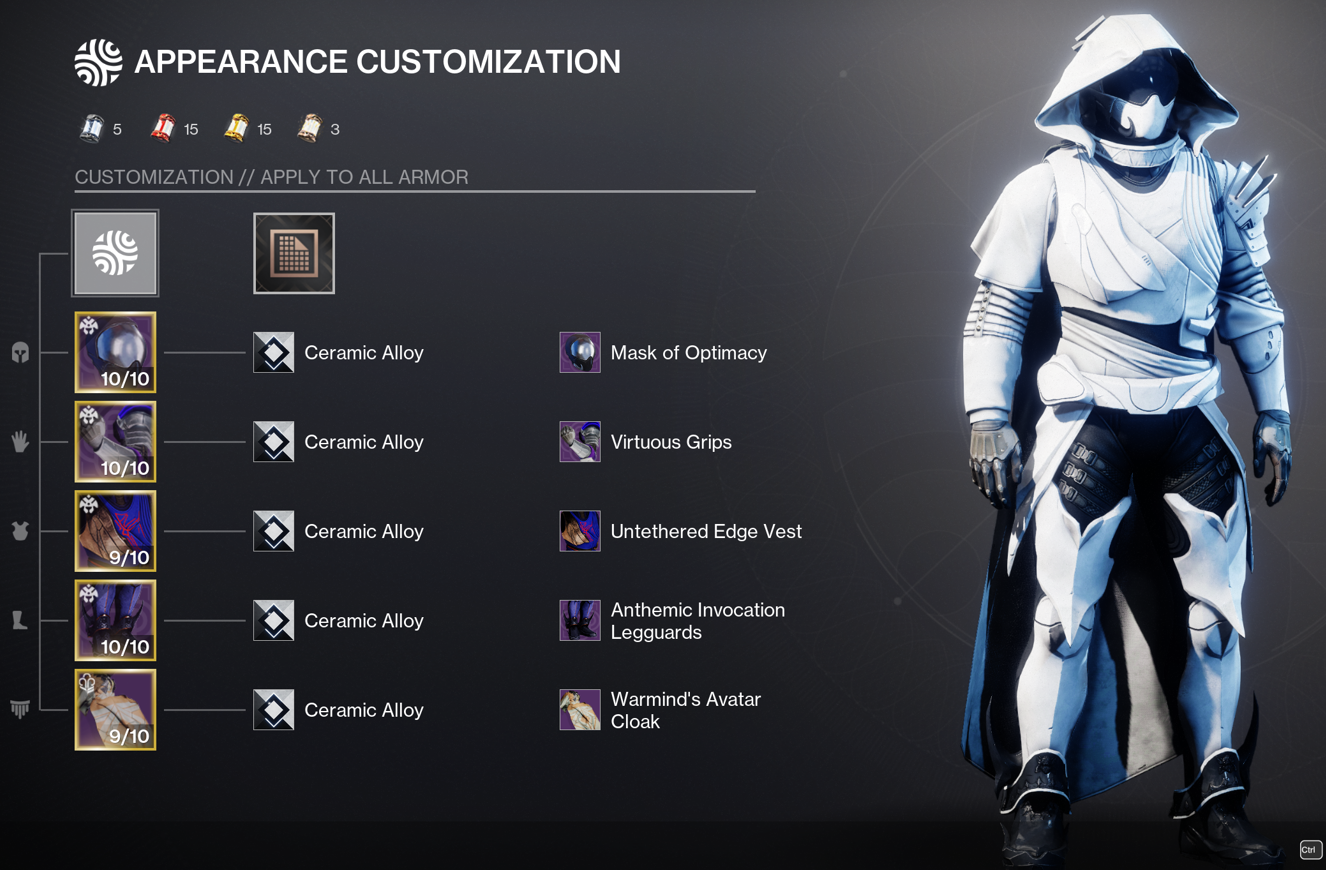Select the helmet ornament slot showing 10/10
Image resolution: width=1326 pixels, height=870 pixels.
click(115, 352)
